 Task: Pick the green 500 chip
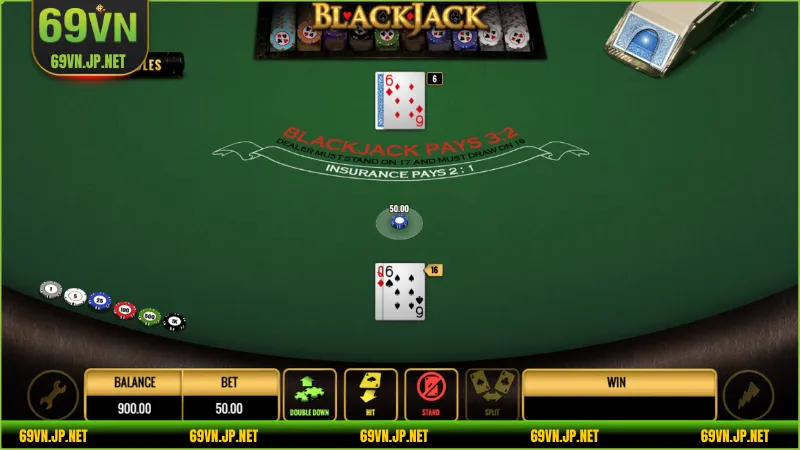tap(150, 316)
